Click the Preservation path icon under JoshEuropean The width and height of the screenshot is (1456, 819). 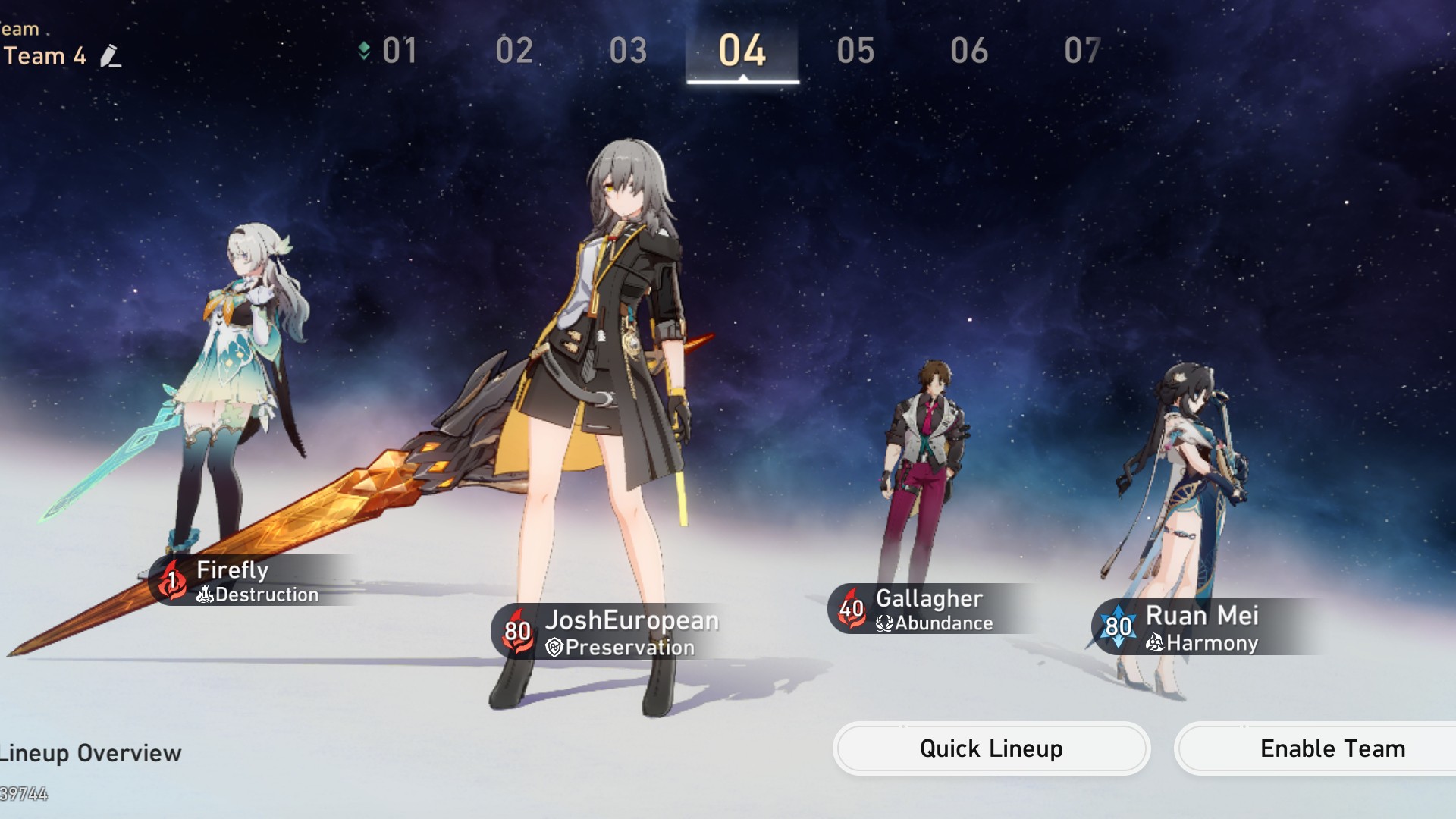point(554,648)
